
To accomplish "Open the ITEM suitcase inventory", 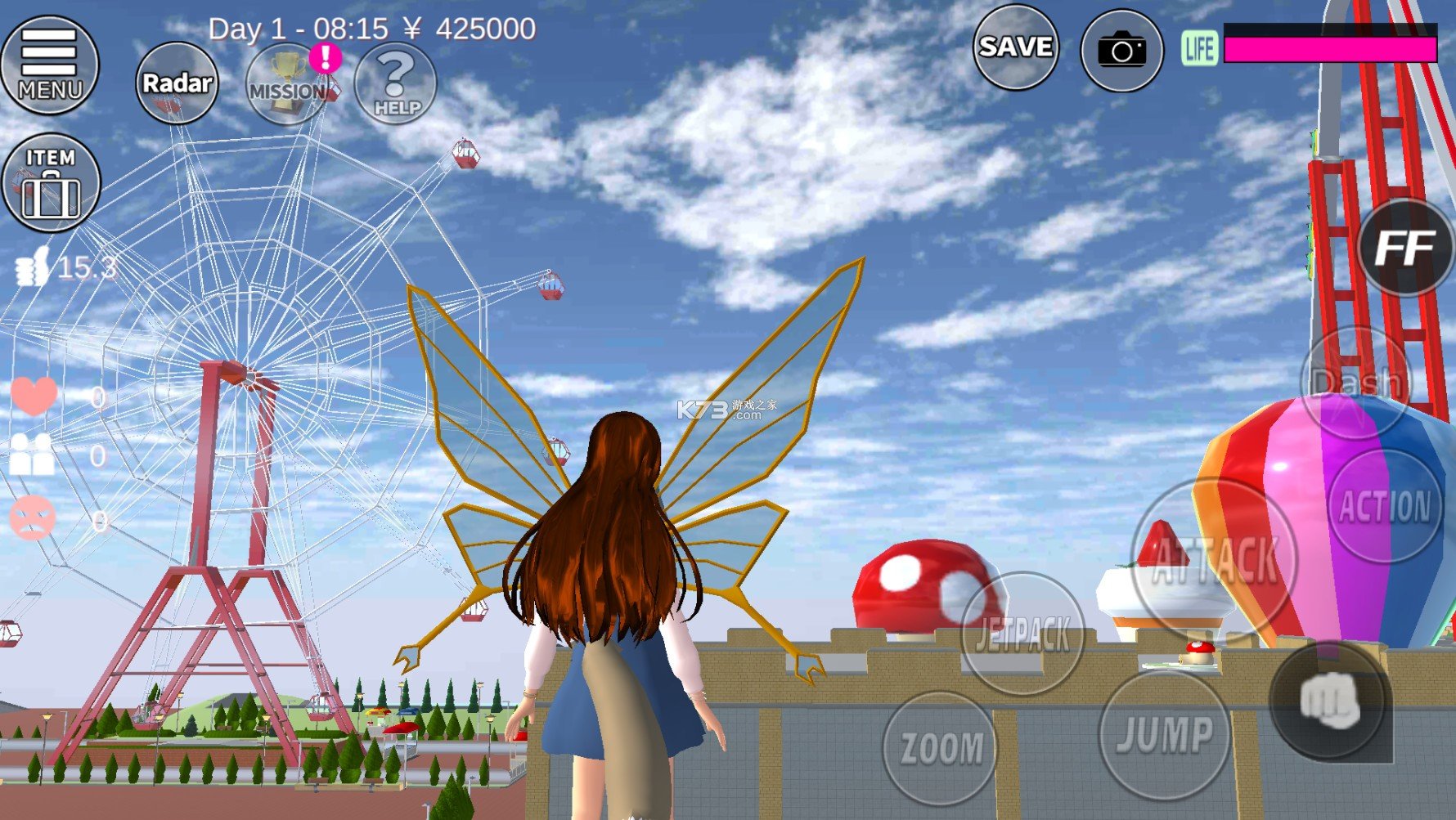I will pos(52,183).
